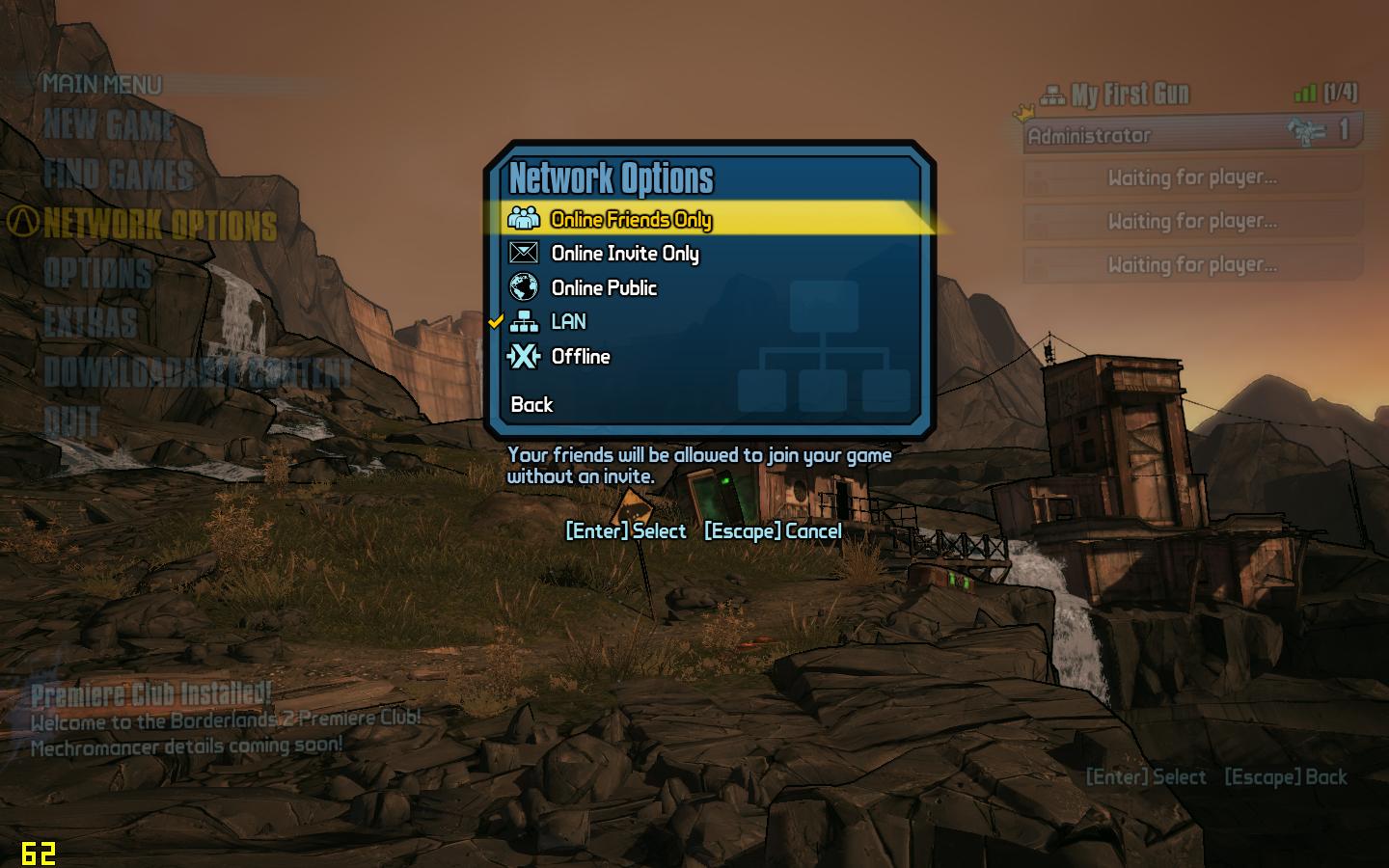Click Back in Network Options dialog
Screen dimensions: 1389x868
click(531, 405)
